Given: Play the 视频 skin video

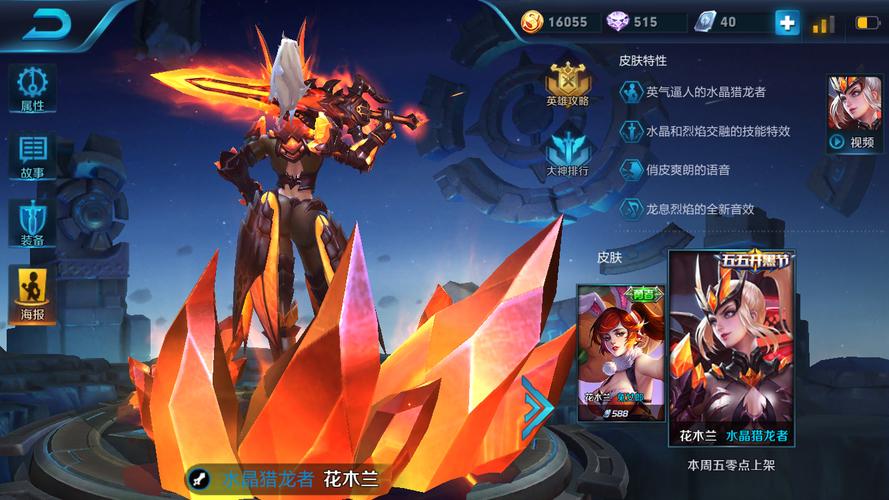Looking at the screenshot, I should click(x=854, y=114).
